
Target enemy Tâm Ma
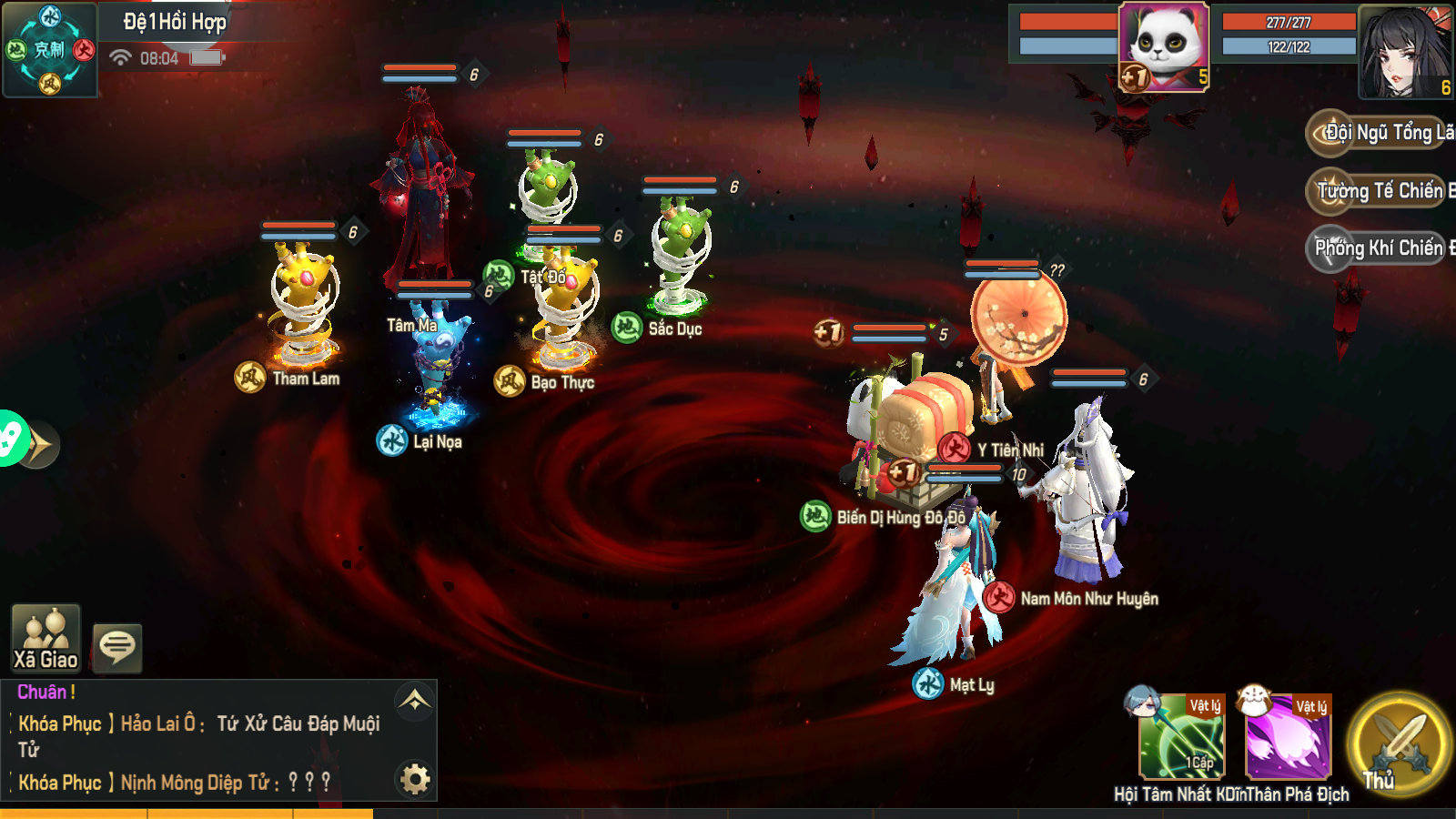(x=420, y=191)
